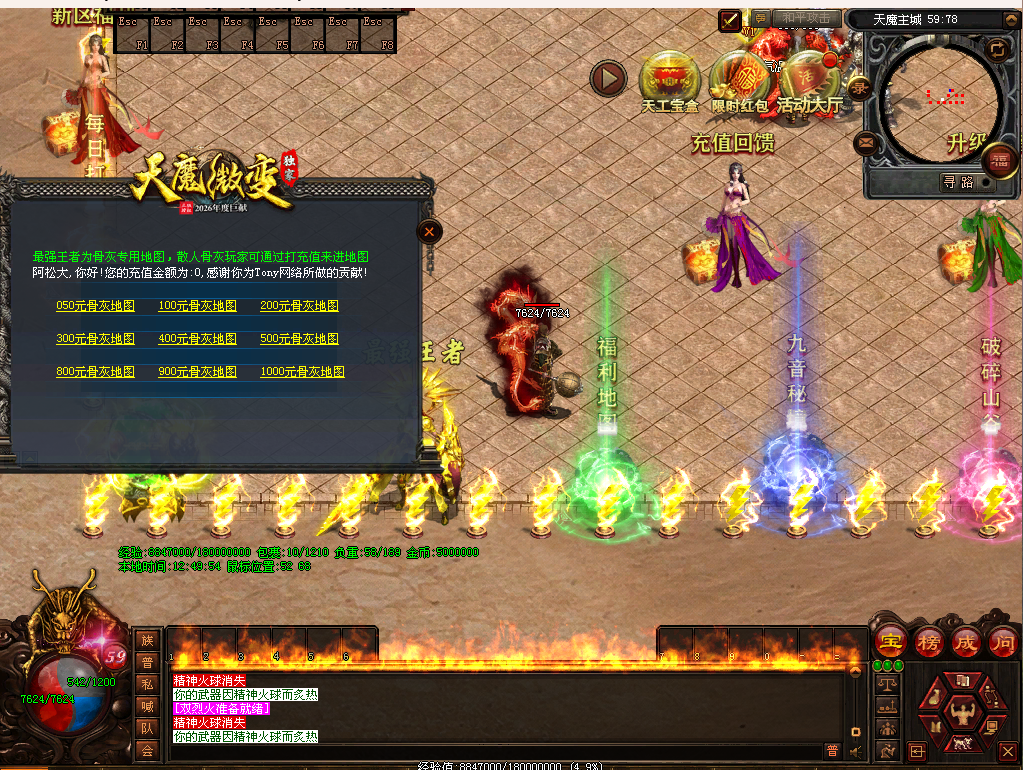Viewport: 1023px width, 770px height.
Task: Click the red 福 button on minimap
Action: pyautogui.click(x=998, y=160)
